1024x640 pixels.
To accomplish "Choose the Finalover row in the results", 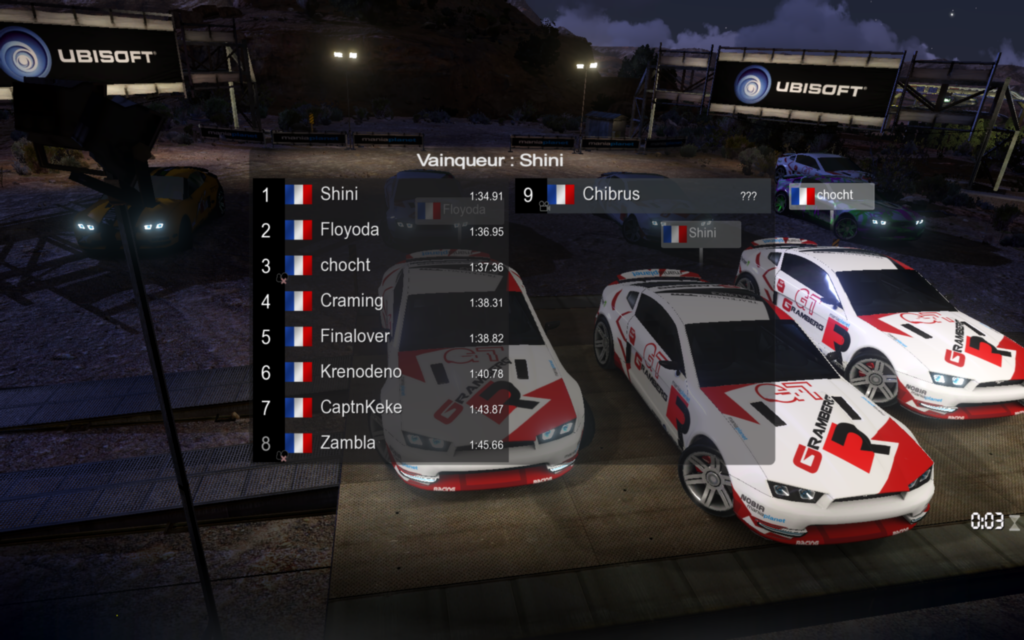I will point(380,337).
